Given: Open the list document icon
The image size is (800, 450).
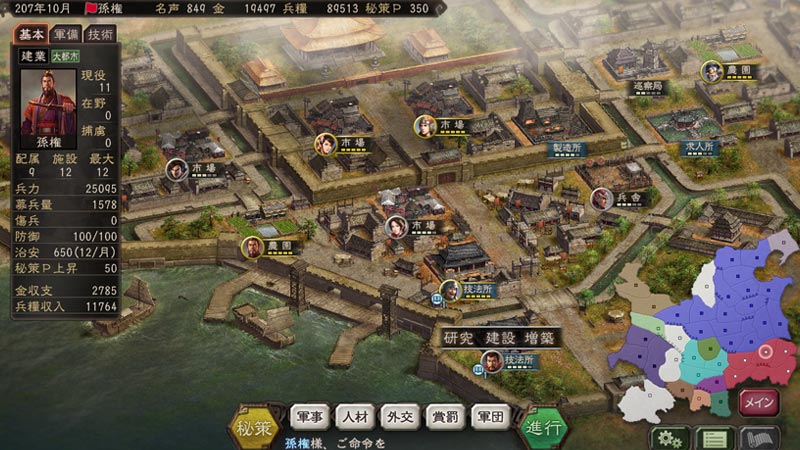Looking at the screenshot, I should pyautogui.click(x=712, y=437).
